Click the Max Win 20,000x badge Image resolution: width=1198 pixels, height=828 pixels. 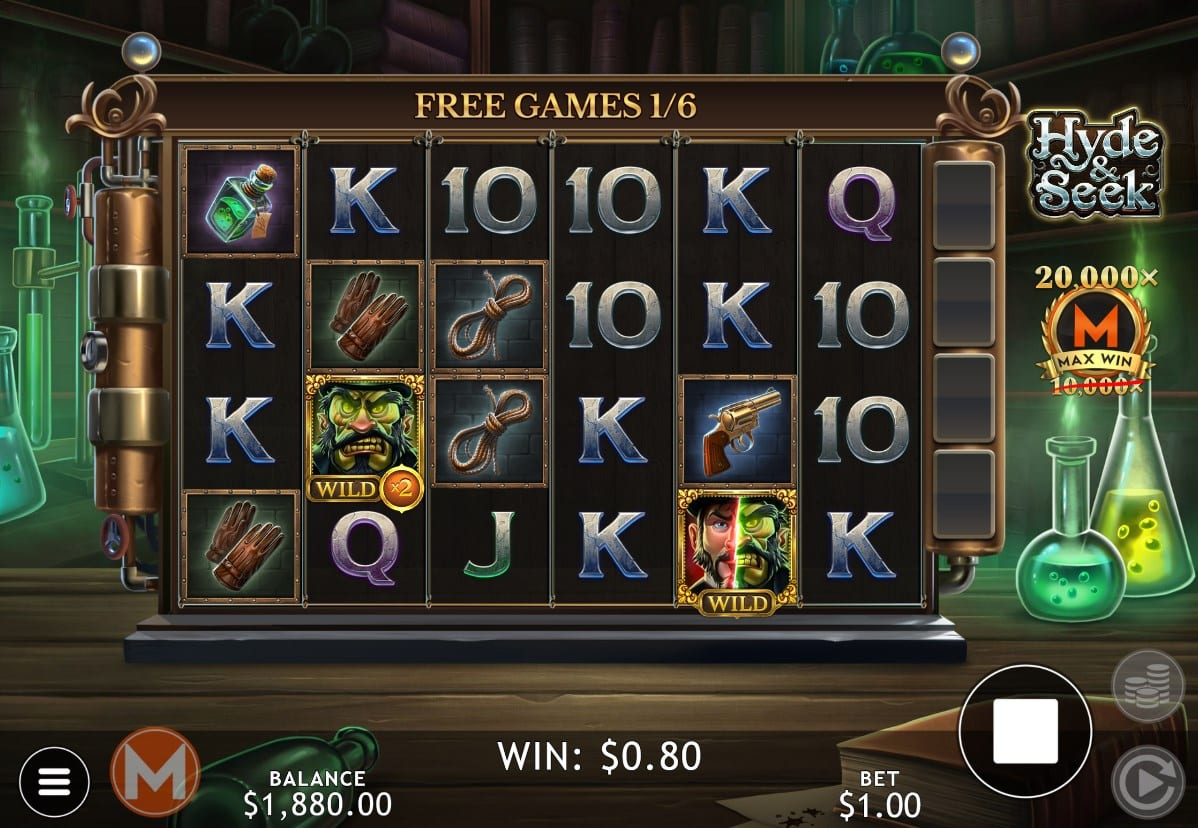(1094, 330)
